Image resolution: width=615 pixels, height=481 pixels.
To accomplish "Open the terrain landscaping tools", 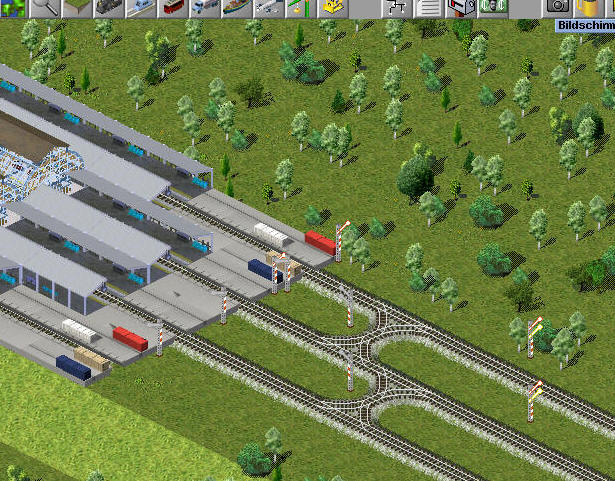I will (77, 7).
